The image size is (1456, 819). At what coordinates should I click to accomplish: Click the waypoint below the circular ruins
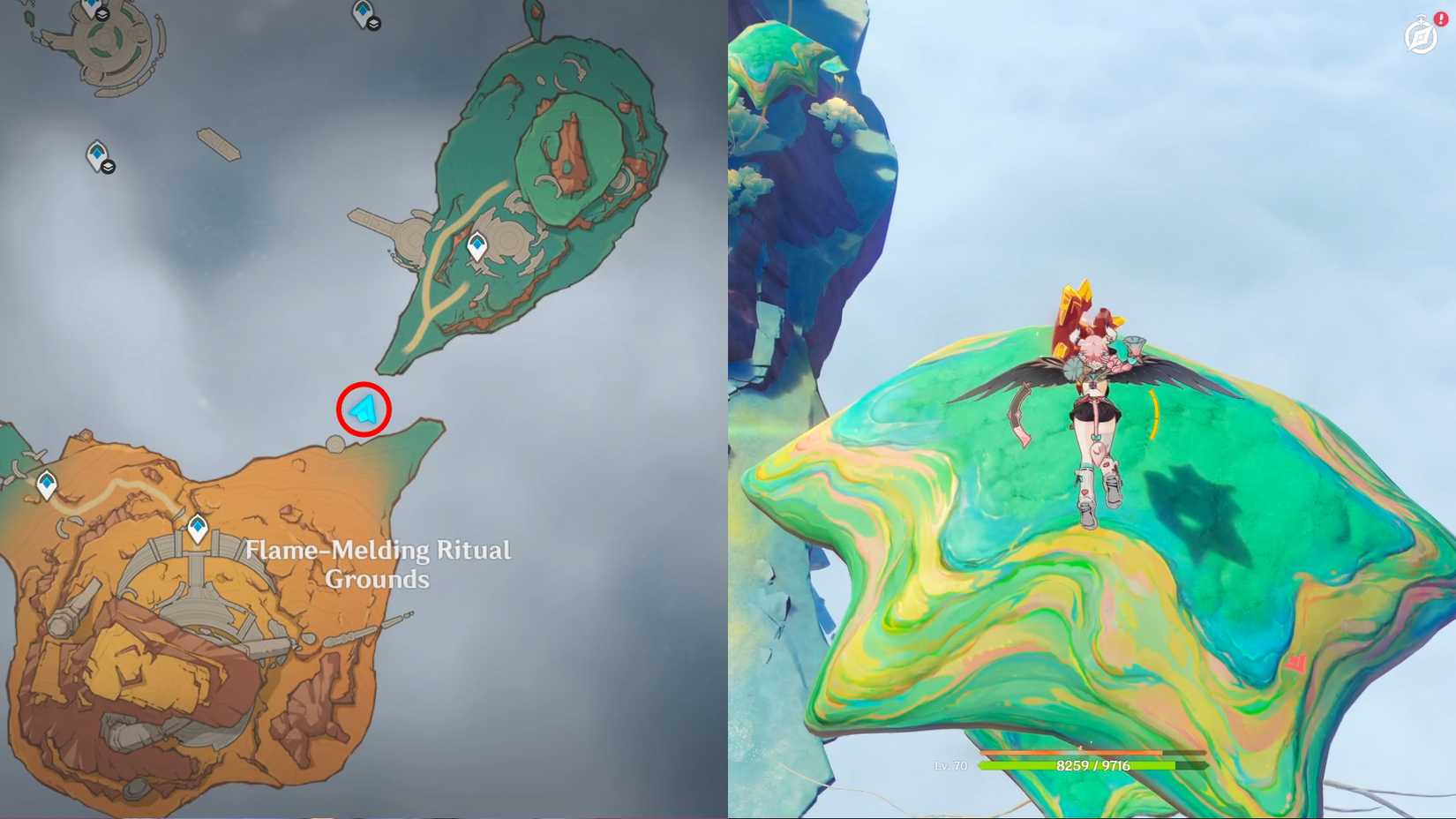tap(97, 152)
